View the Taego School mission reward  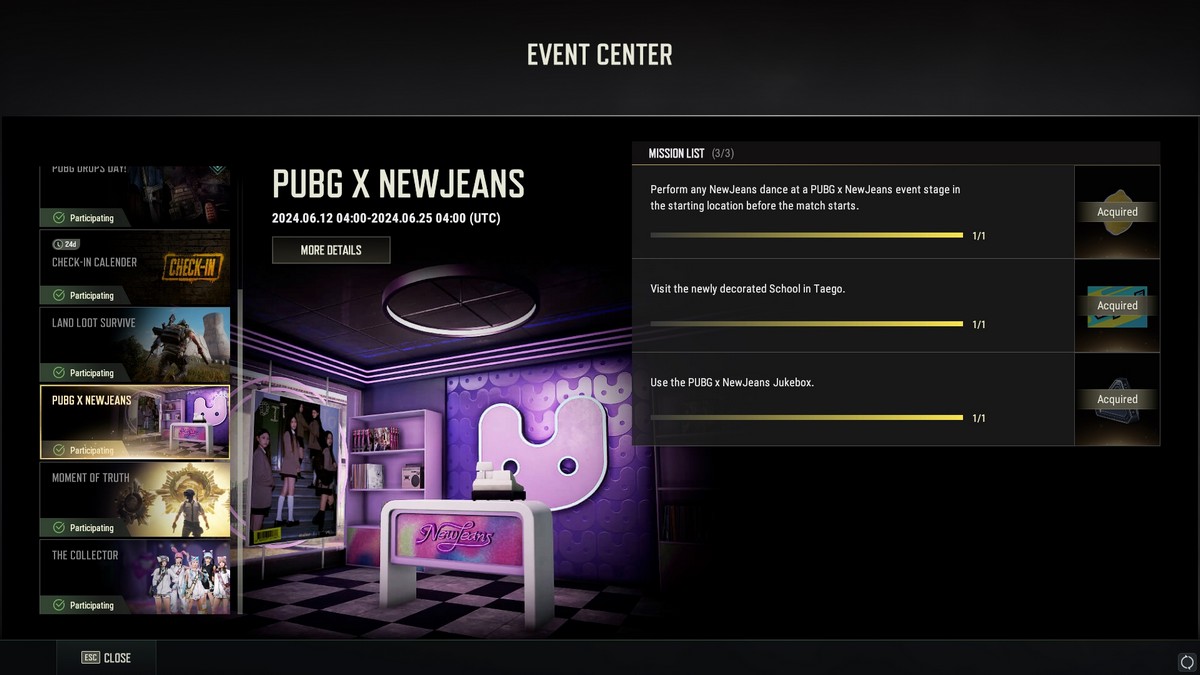point(1117,306)
